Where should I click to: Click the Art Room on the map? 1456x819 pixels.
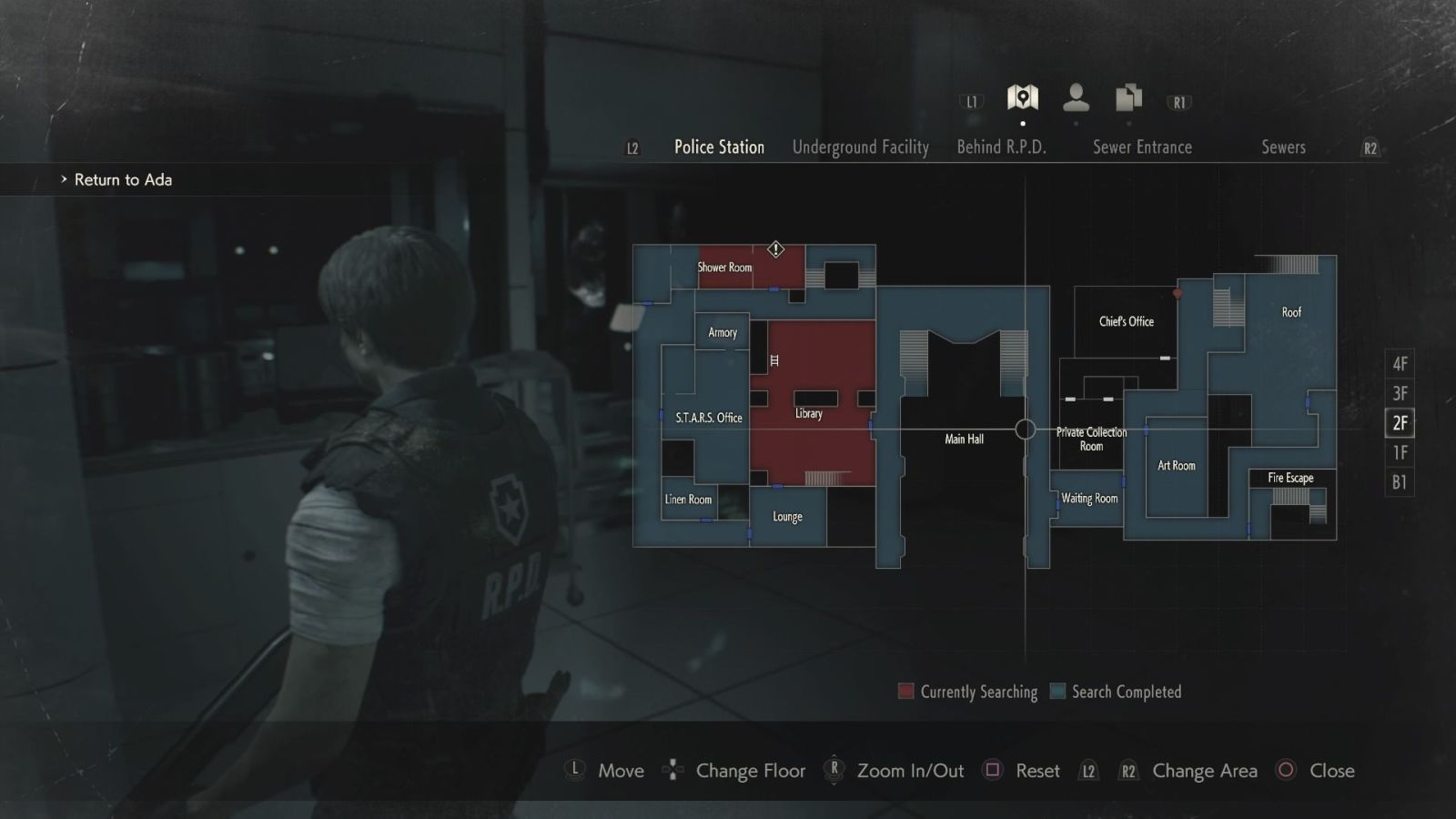[x=1176, y=466]
